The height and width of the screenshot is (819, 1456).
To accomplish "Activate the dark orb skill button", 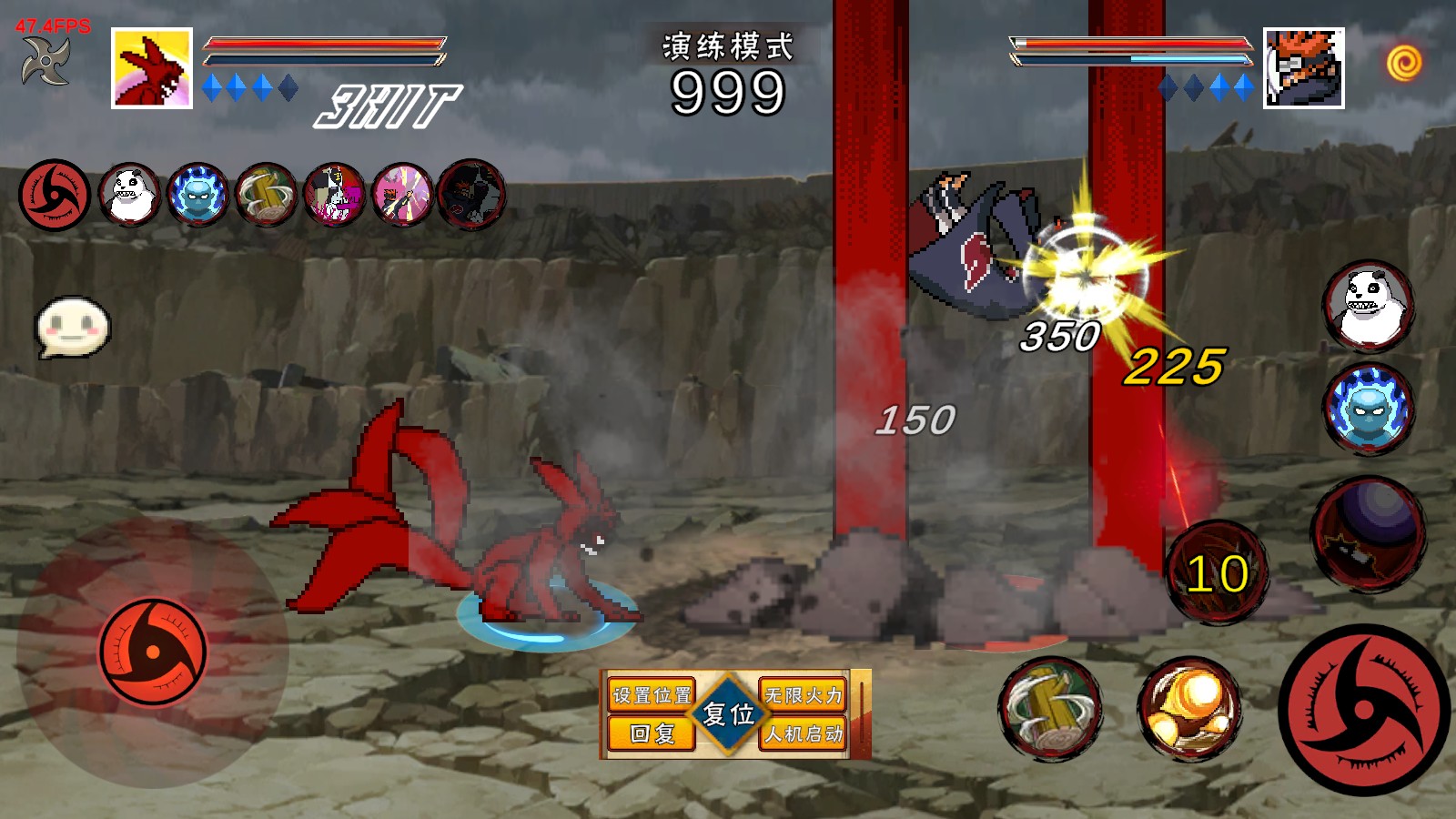I will pyautogui.click(x=1369, y=532).
